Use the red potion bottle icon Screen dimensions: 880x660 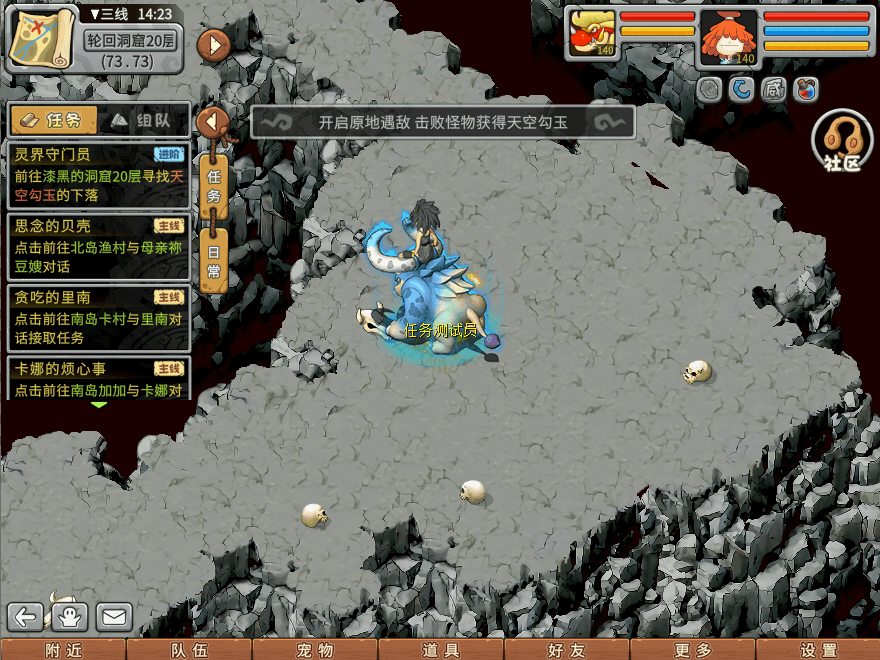click(805, 90)
